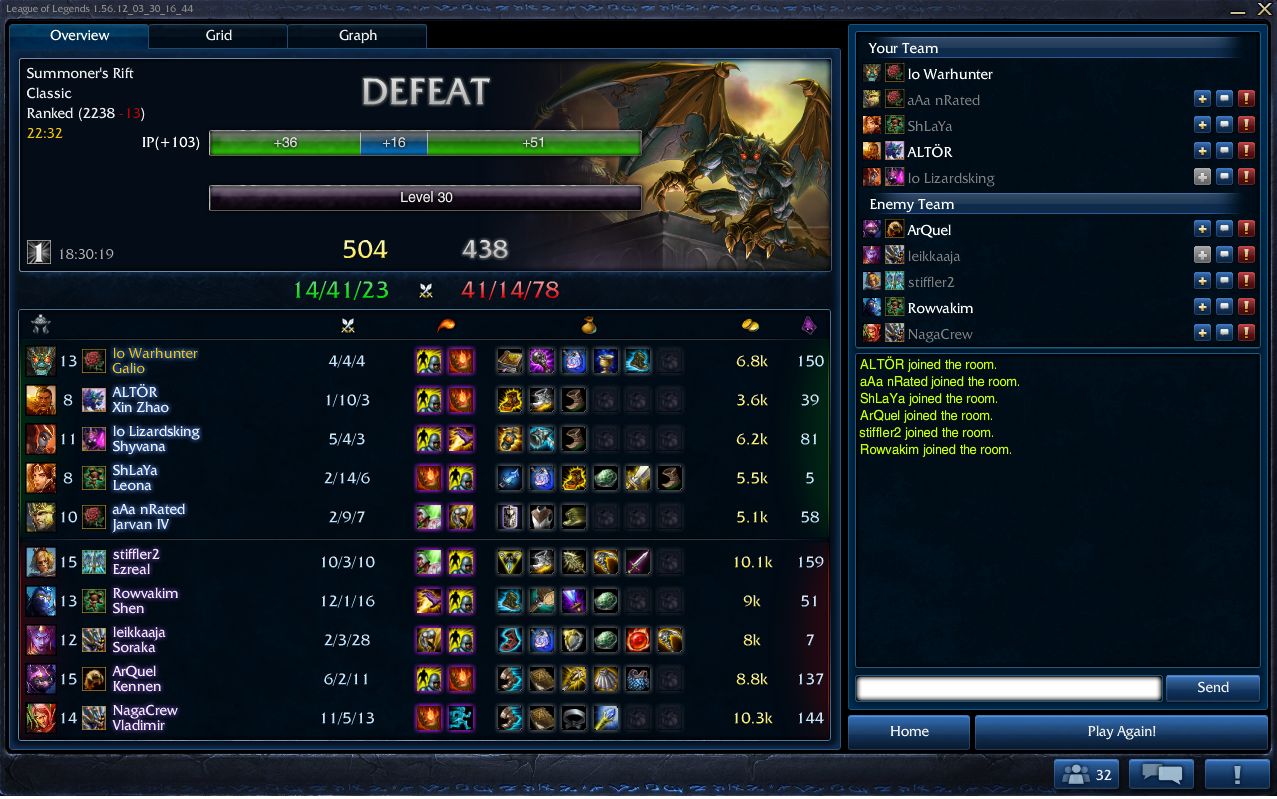Minimize the game client window

1238,9
